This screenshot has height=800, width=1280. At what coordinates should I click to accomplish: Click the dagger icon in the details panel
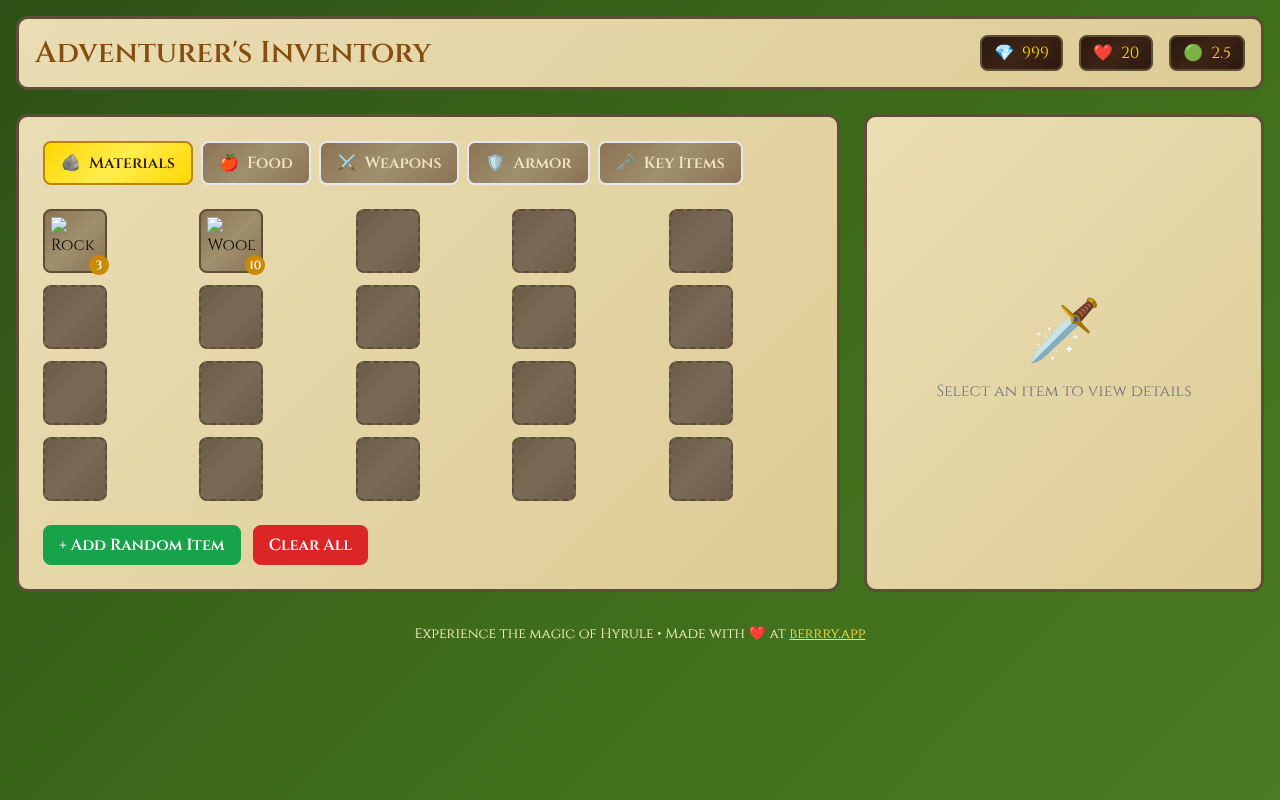coord(1064,332)
